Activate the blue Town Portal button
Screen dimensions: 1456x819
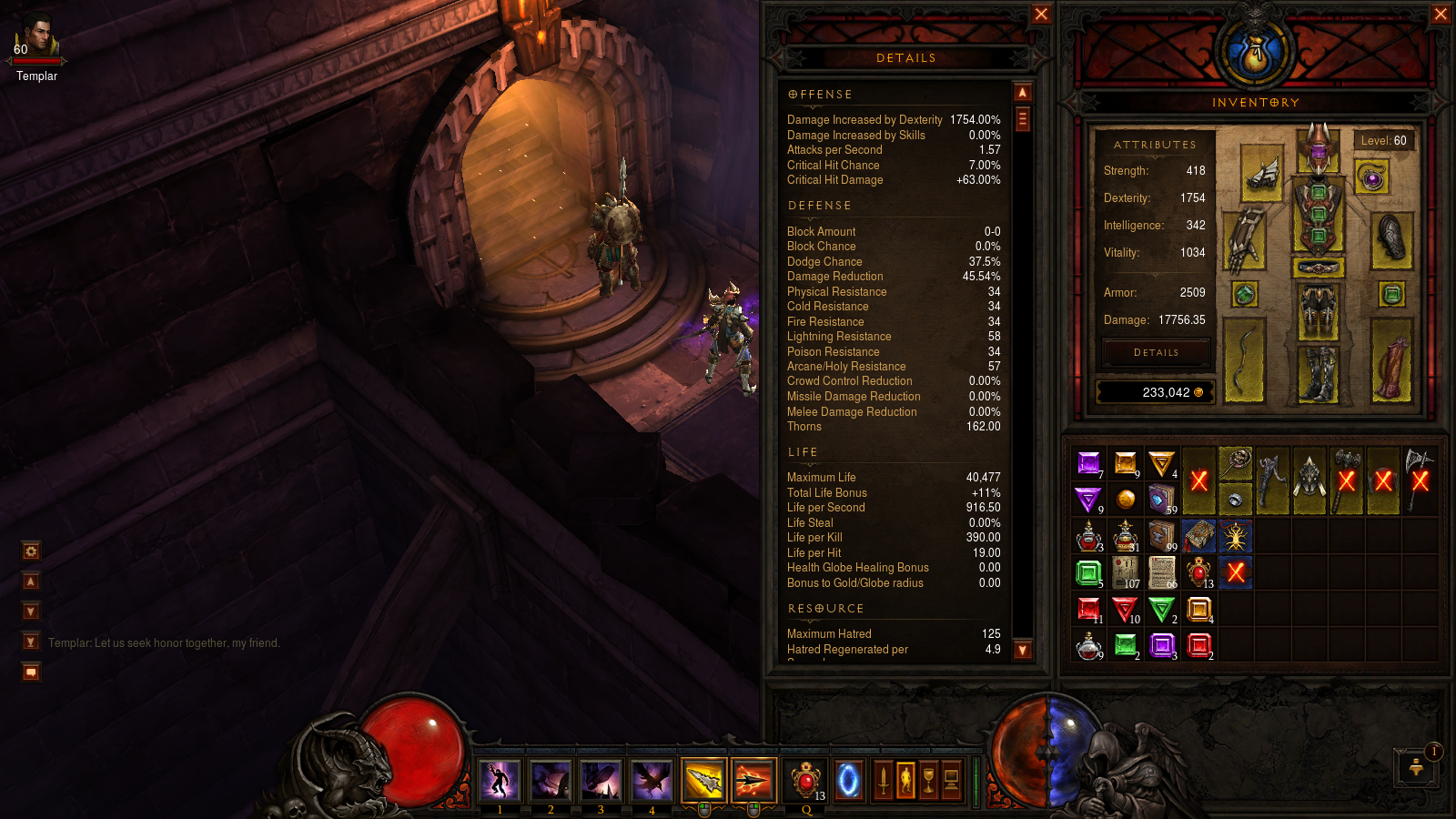click(x=848, y=780)
